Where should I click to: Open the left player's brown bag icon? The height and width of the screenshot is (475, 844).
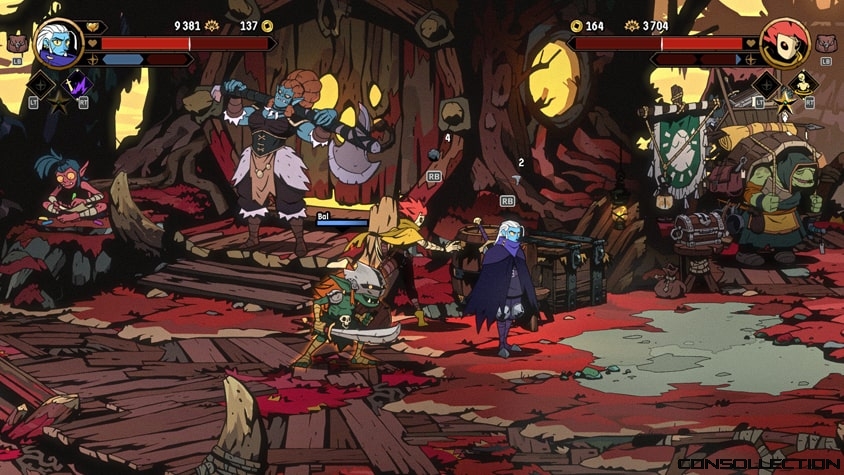tap(16, 43)
